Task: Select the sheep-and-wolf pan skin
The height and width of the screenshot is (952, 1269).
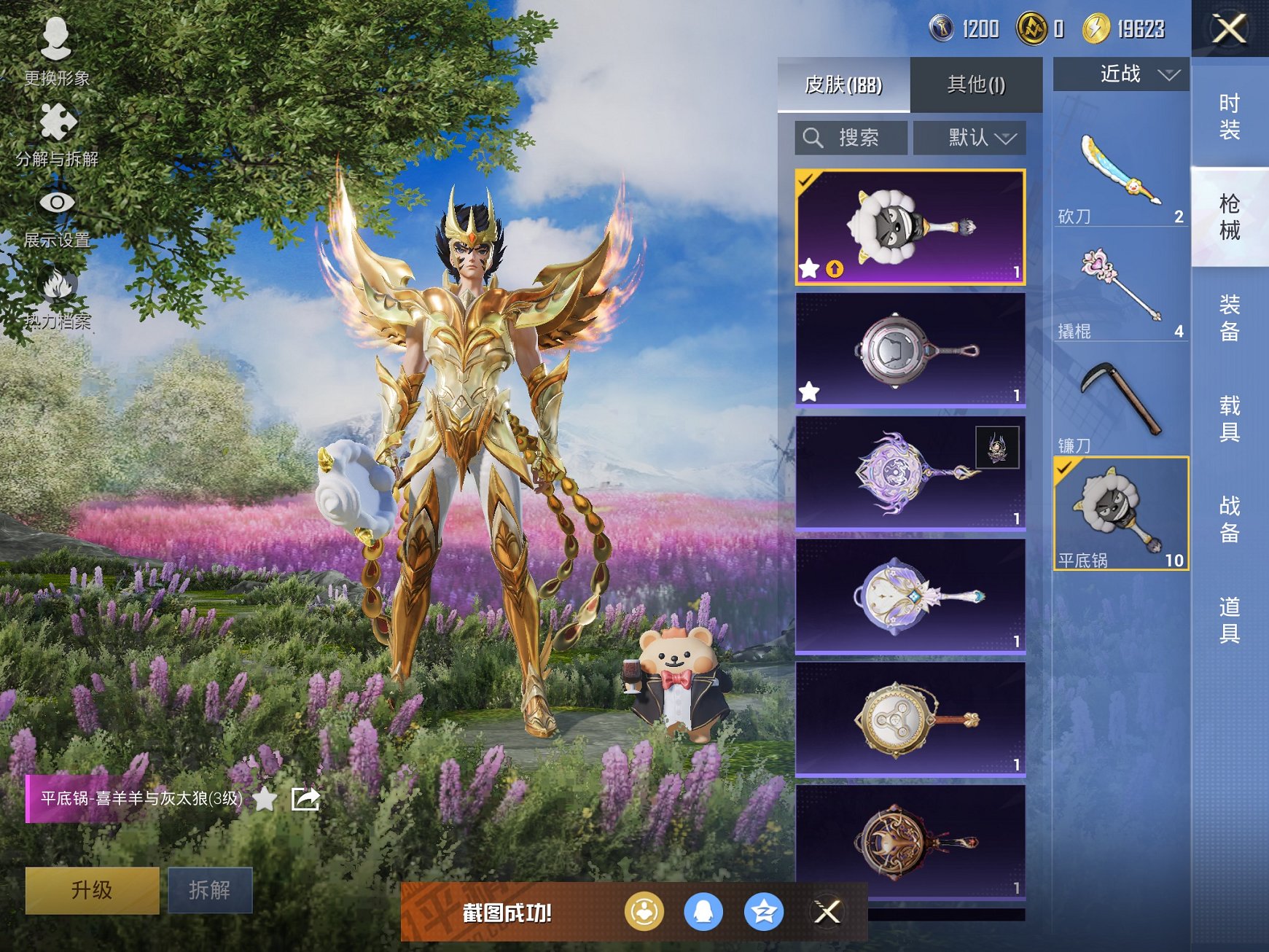Action: pyautogui.click(x=910, y=227)
